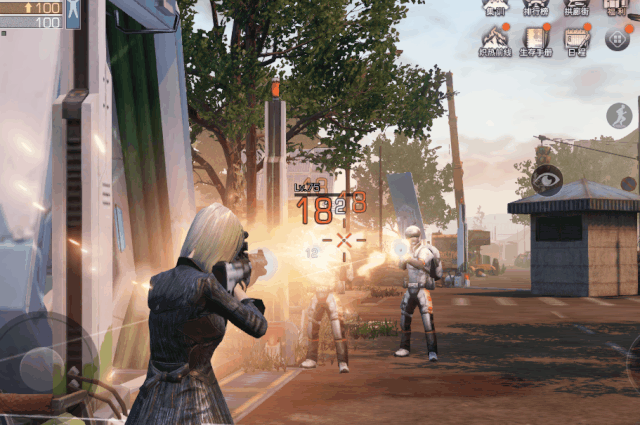Open the 炽热前线 mountain event icon
The image size is (640, 425).
pyautogui.click(x=495, y=39)
